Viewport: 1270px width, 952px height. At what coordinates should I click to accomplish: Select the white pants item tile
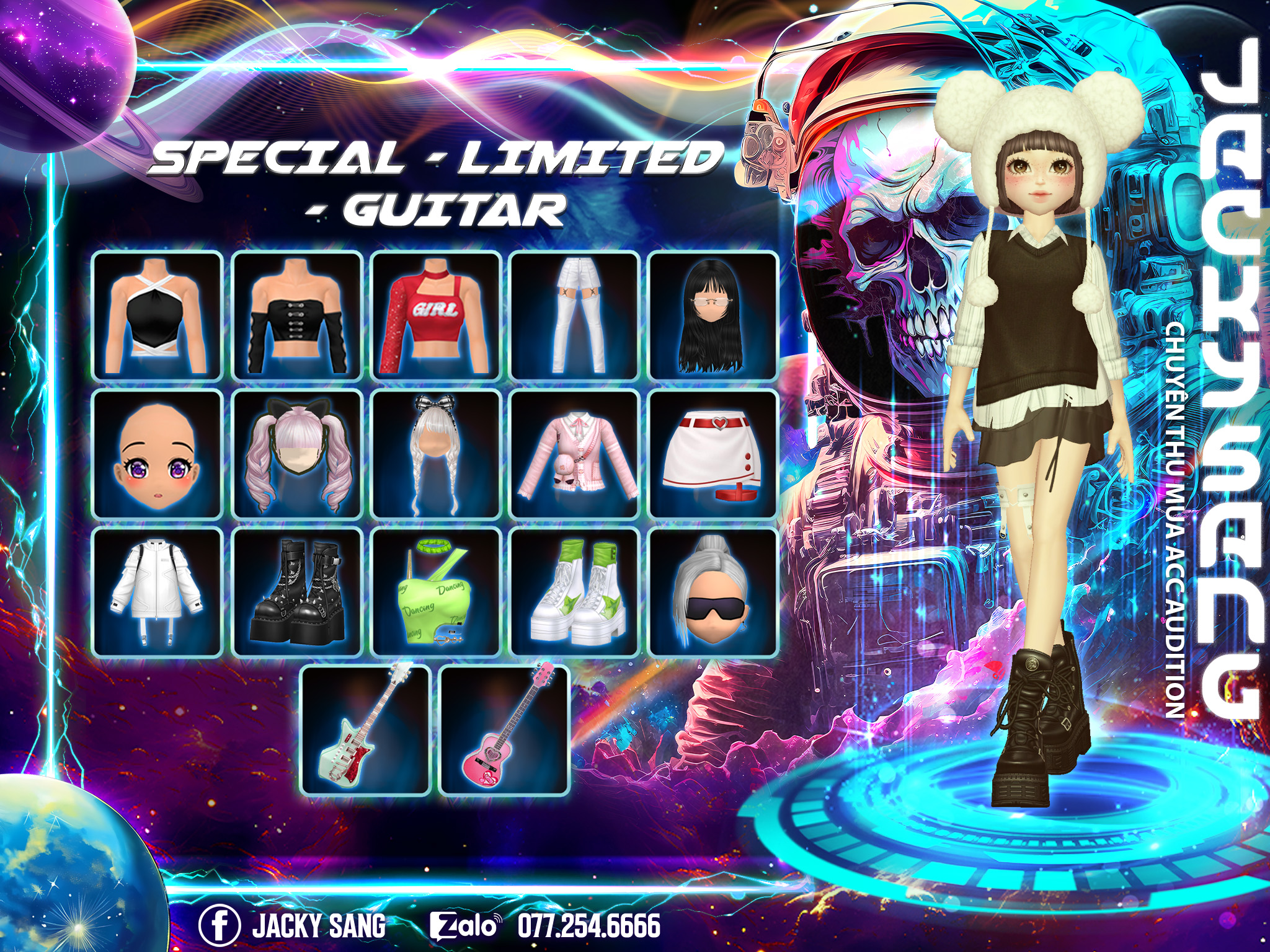[x=575, y=316]
